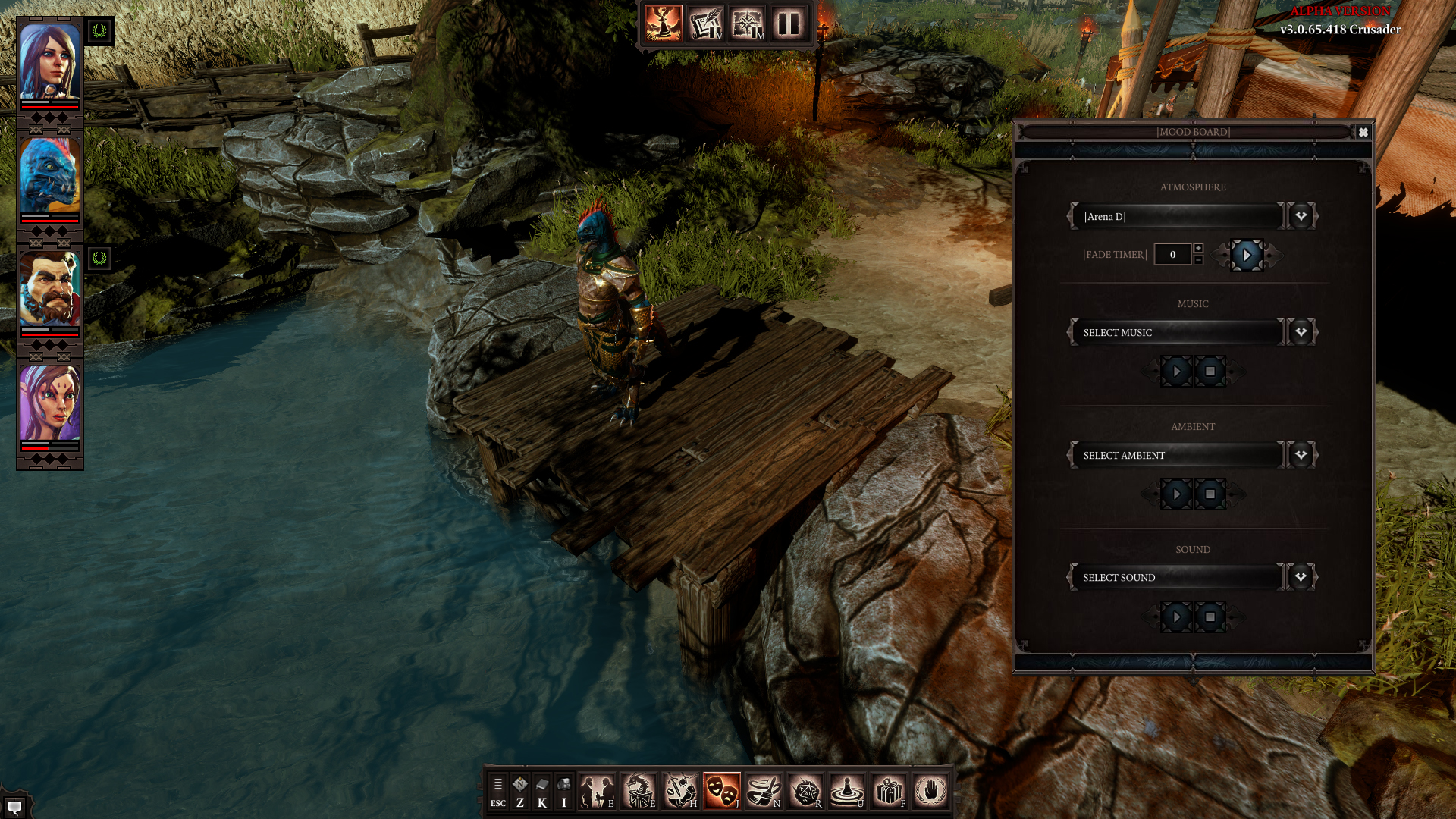The image size is (1456, 819).
Task: Select the blue lizard character portrait
Action: tap(50, 176)
